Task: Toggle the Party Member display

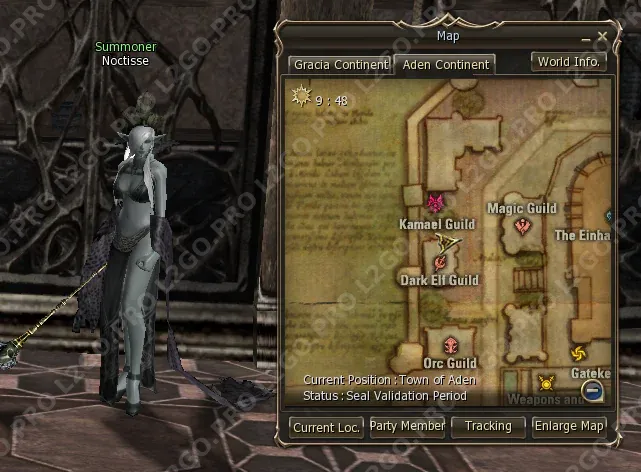Action: pos(407,427)
